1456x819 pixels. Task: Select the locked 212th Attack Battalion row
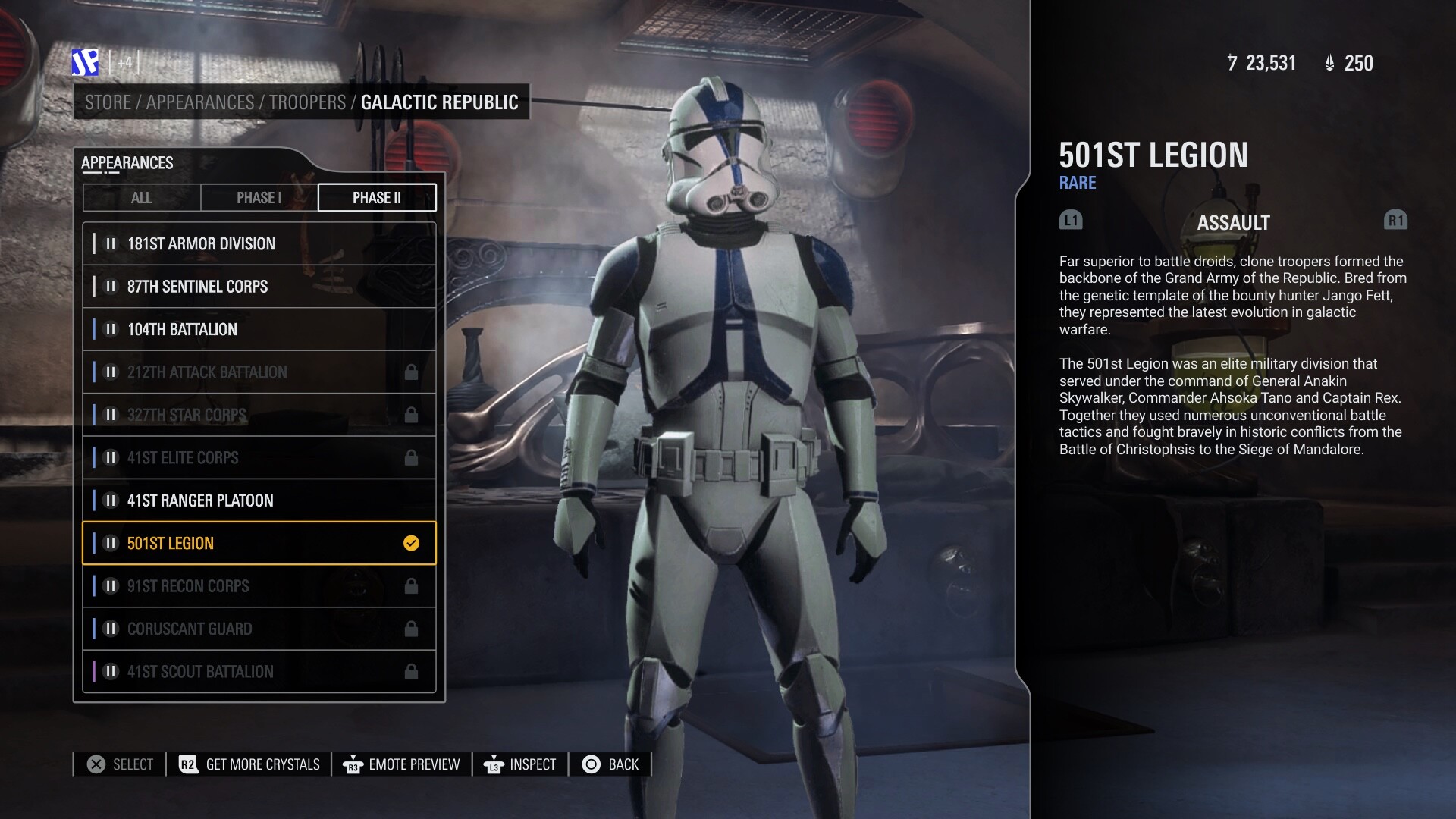pyautogui.click(x=259, y=372)
